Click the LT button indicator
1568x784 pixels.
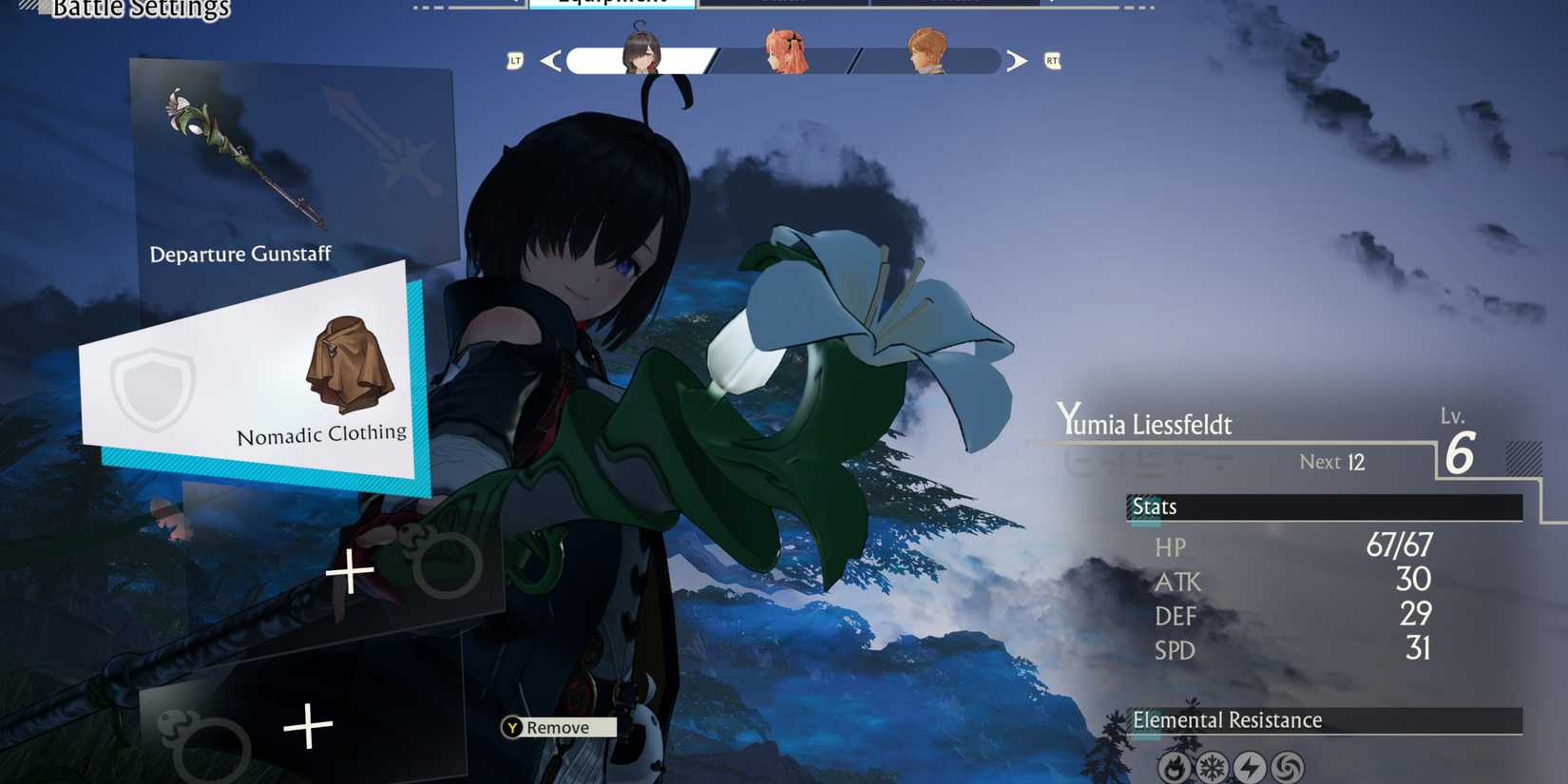[x=514, y=60]
